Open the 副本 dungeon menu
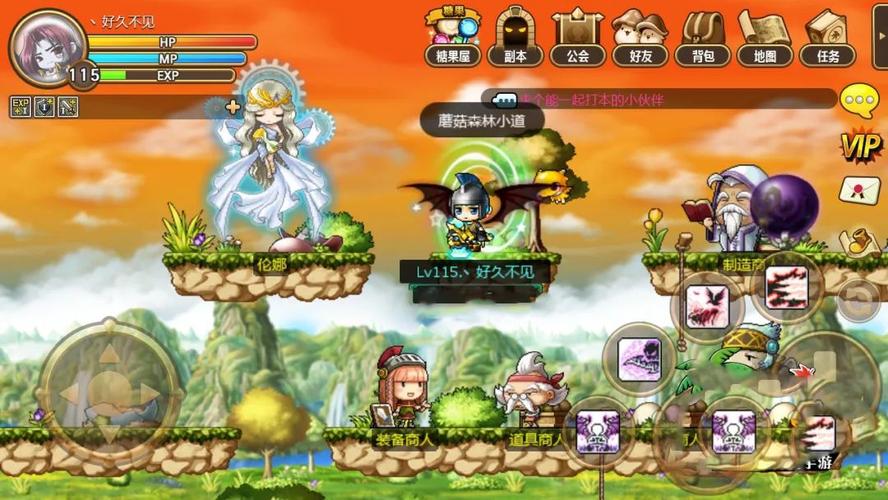 point(516,36)
